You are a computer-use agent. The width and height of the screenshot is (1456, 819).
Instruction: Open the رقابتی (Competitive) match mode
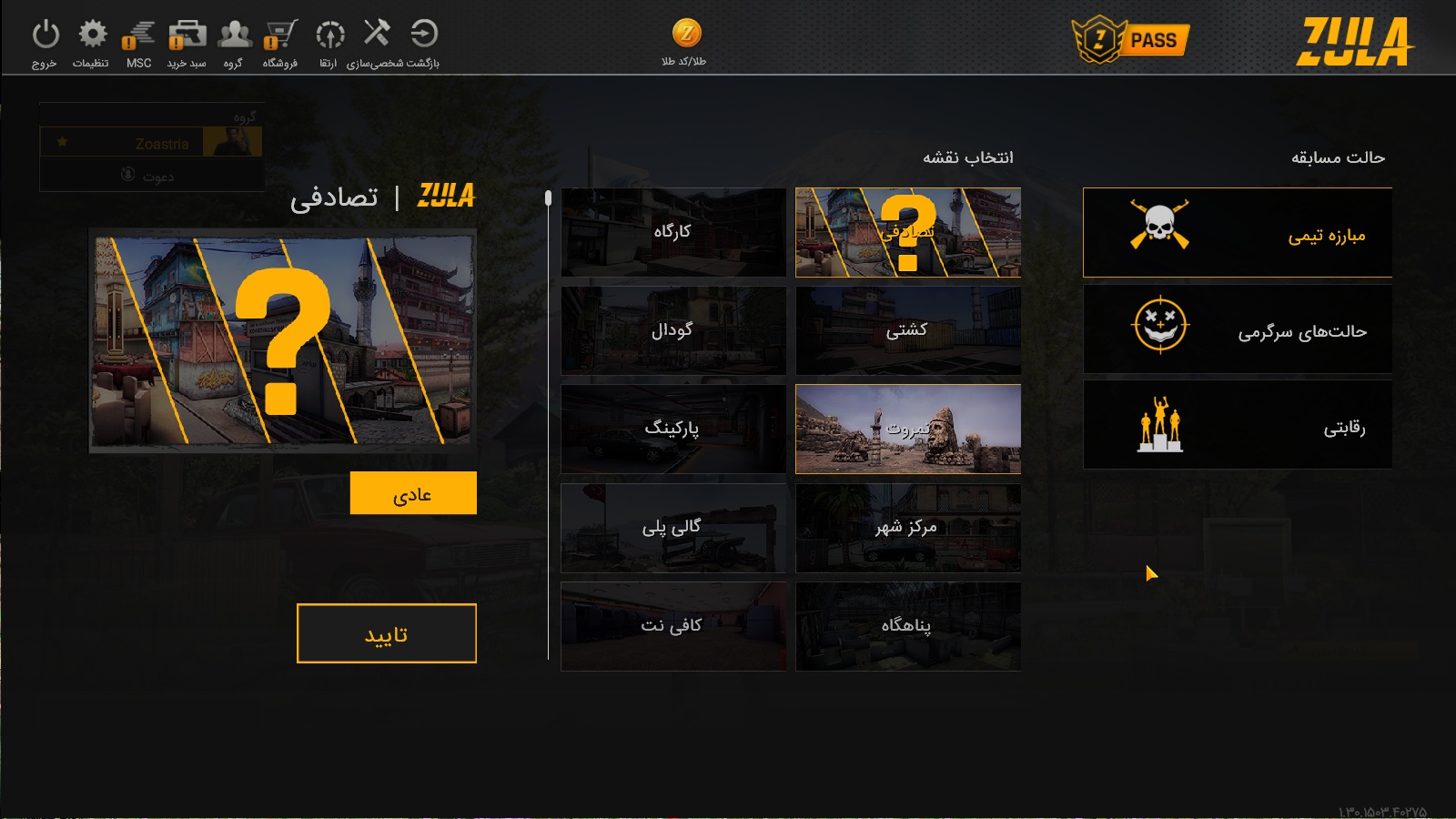point(1238,425)
